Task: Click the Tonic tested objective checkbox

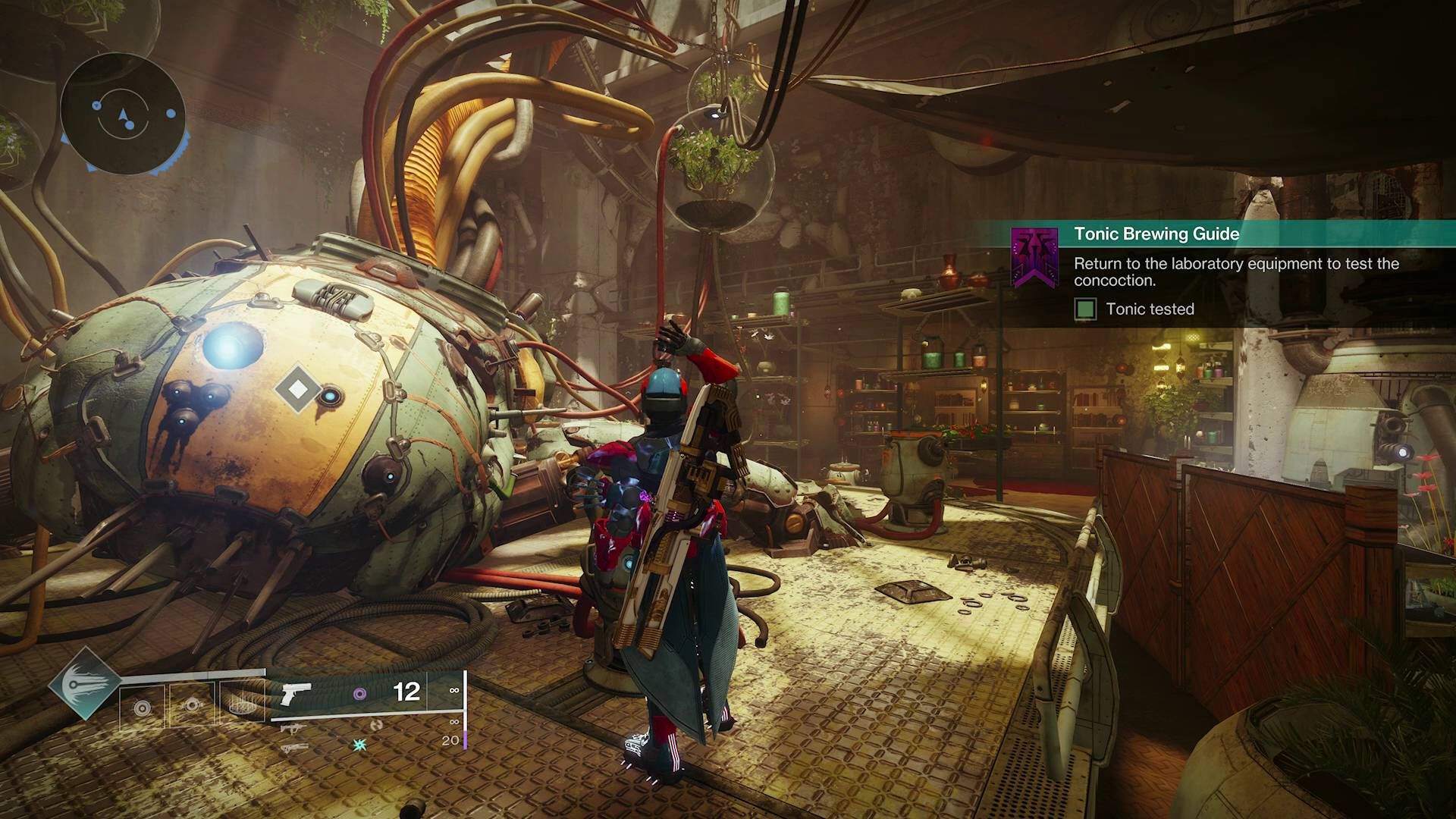Action: [x=1085, y=309]
